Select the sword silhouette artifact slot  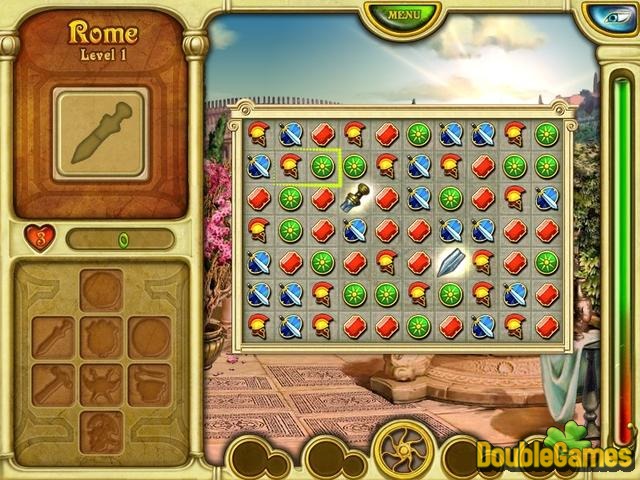(x=54, y=338)
